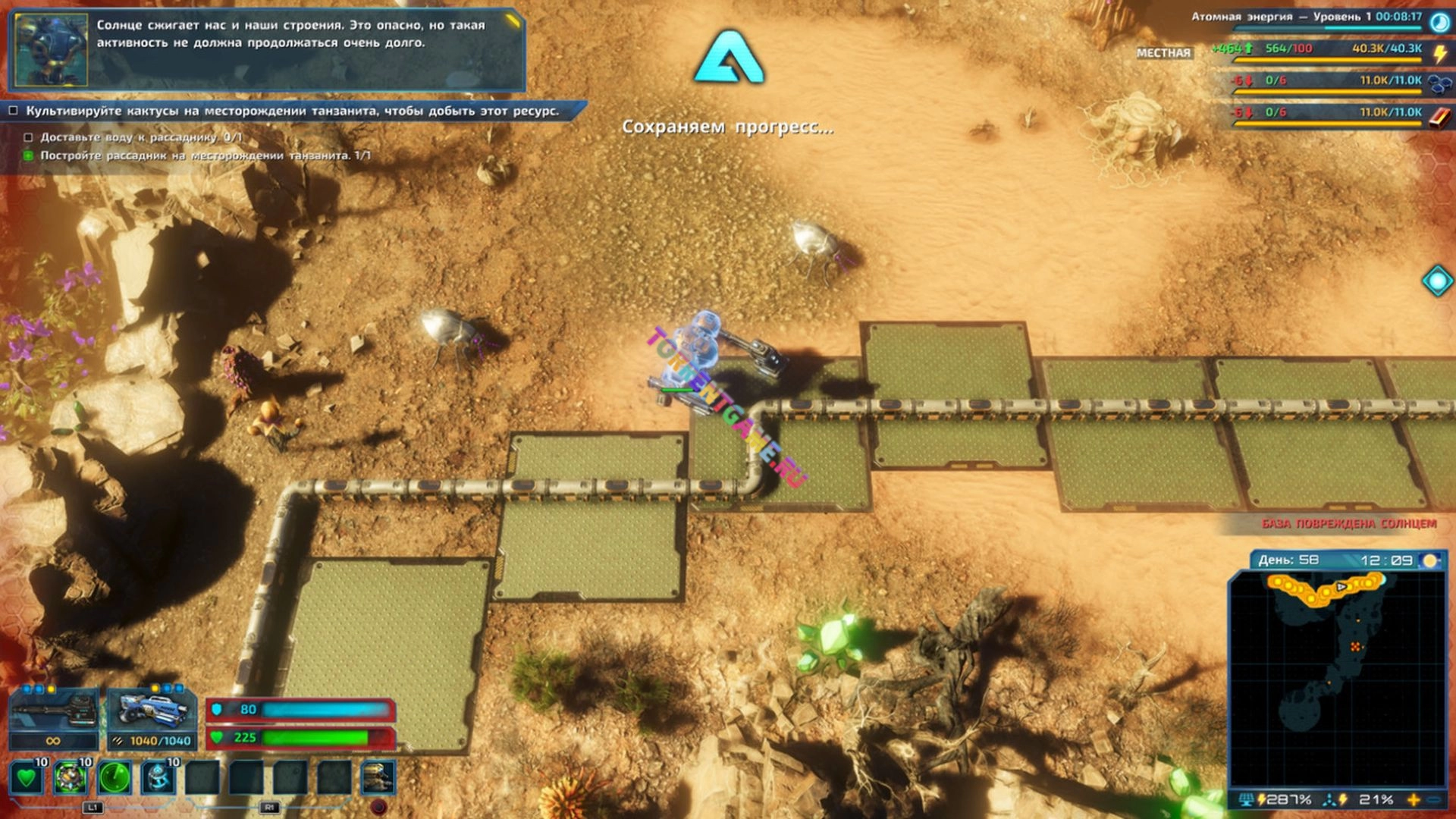Select the hammer melee weapon slot
1456x819 pixels.
point(53,711)
